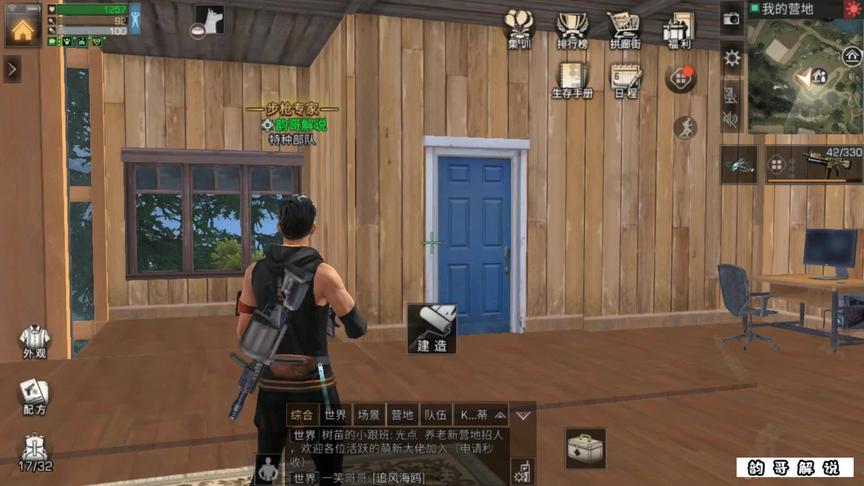The height and width of the screenshot is (486, 864).
Task: Open the dog companion portrait
Action: point(209,19)
